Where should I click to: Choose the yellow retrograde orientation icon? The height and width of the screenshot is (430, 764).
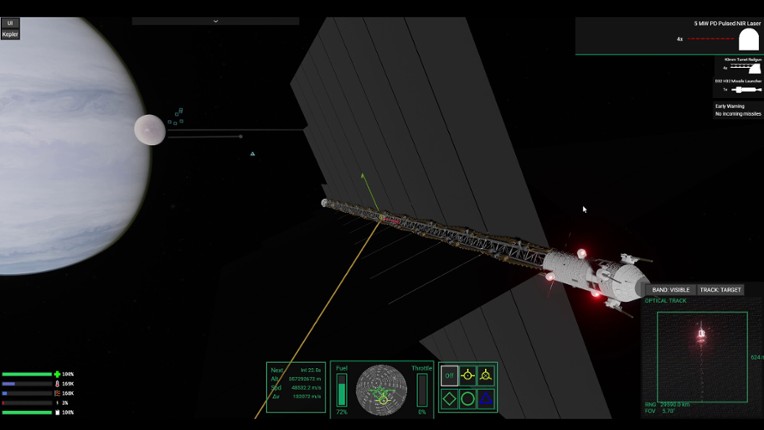[x=485, y=375]
